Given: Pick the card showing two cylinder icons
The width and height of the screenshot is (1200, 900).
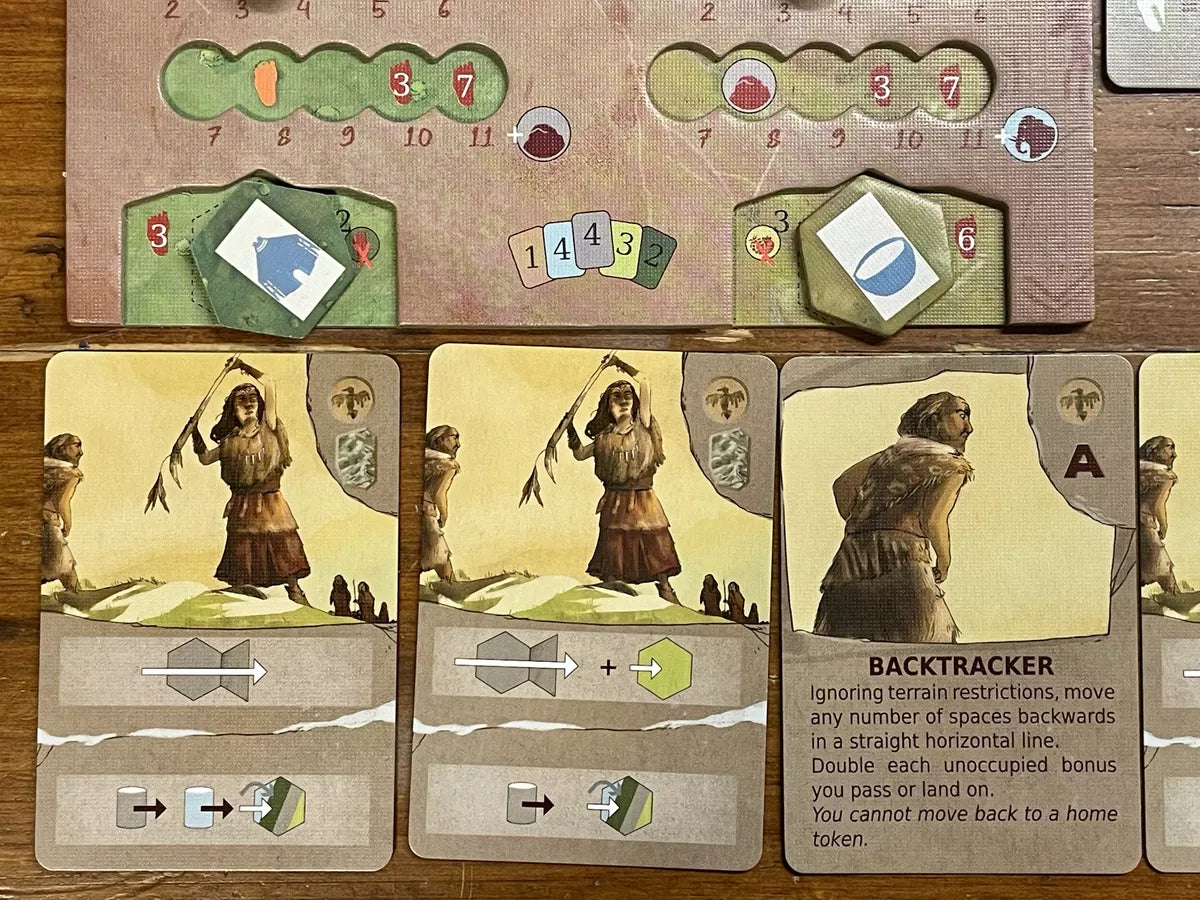Looking at the screenshot, I should (x=218, y=610).
